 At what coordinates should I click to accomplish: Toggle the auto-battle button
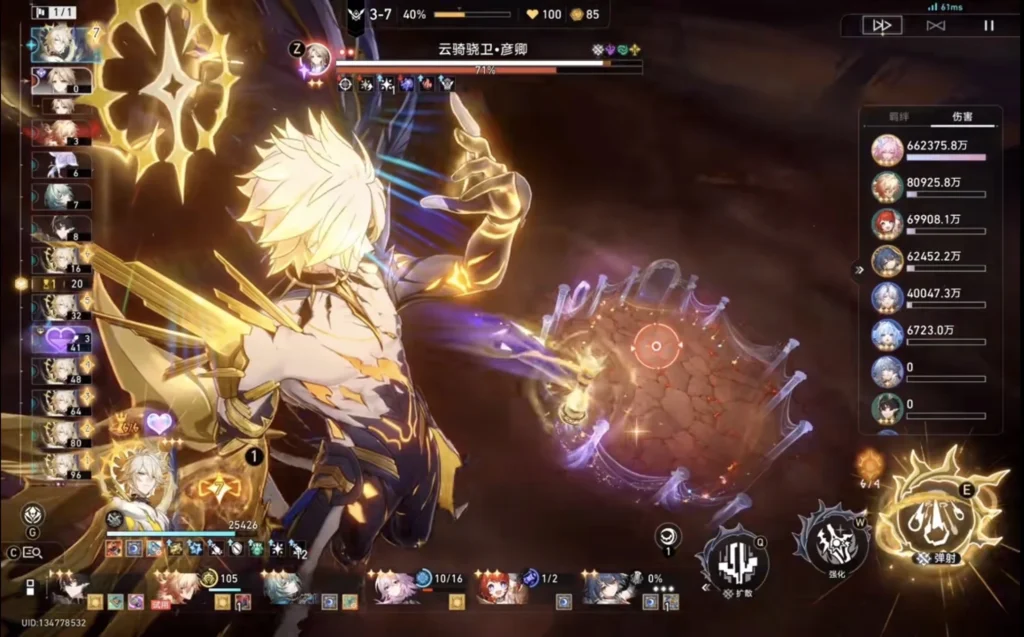coord(935,26)
